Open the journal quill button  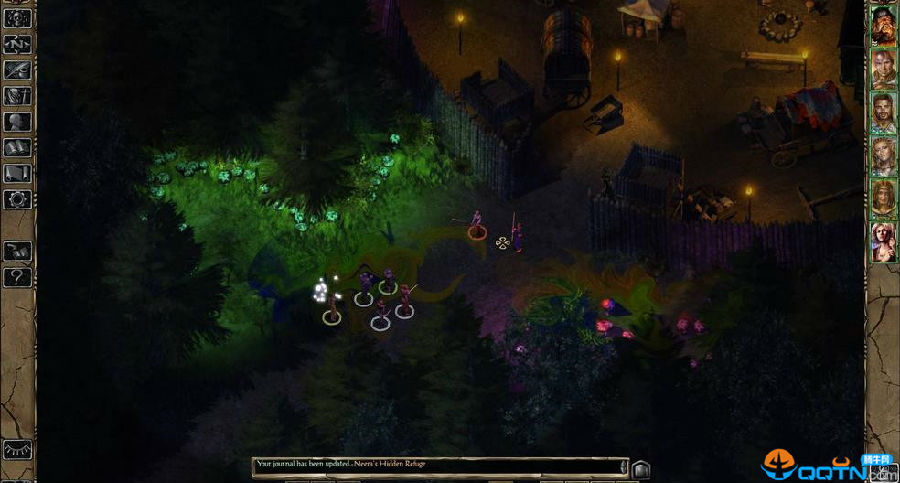pos(17,71)
